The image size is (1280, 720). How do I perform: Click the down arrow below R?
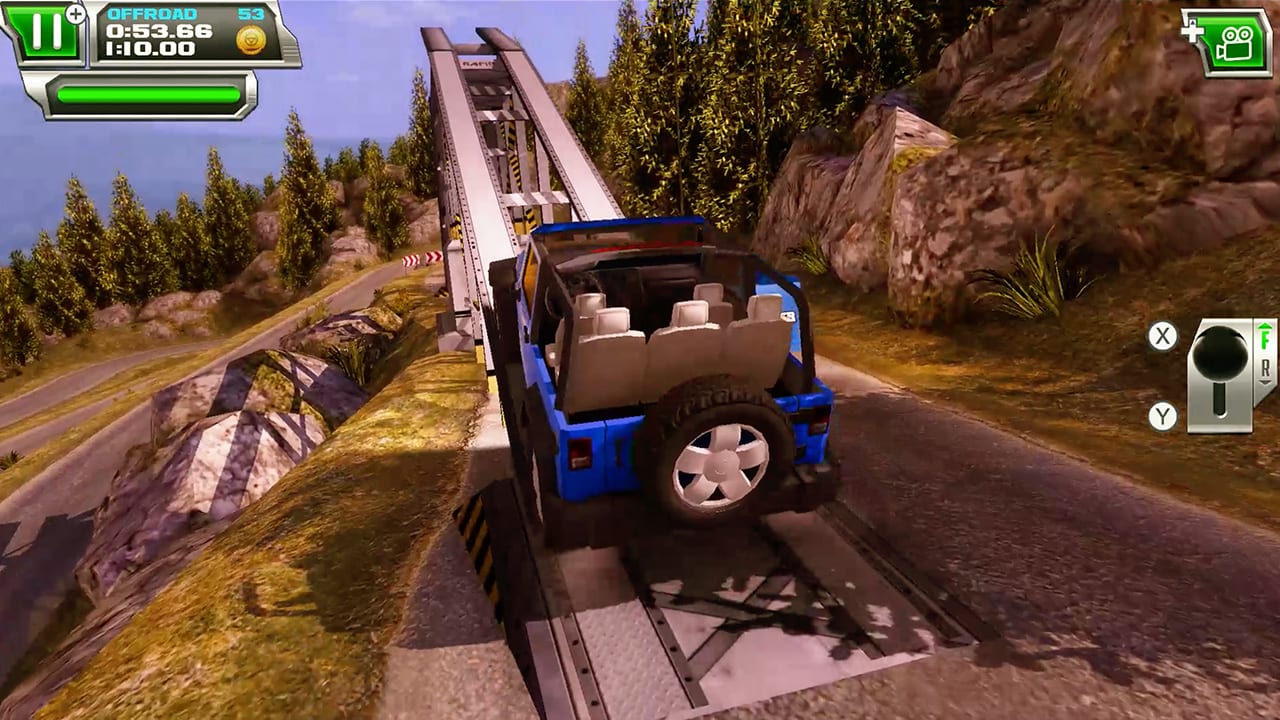(x=1264, y=382)
